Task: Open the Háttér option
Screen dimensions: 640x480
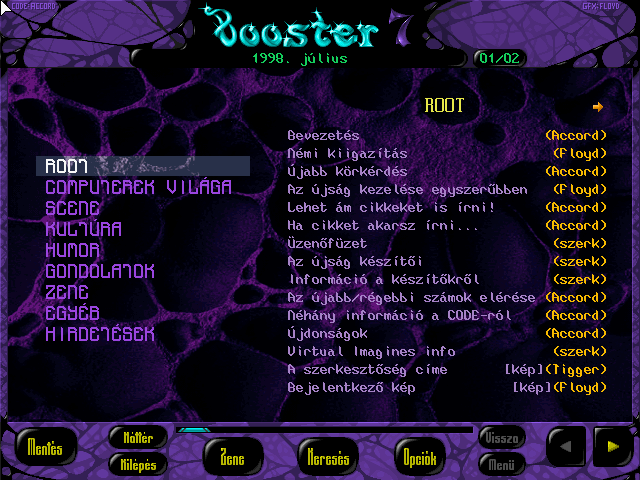Action: click(137, 437)
